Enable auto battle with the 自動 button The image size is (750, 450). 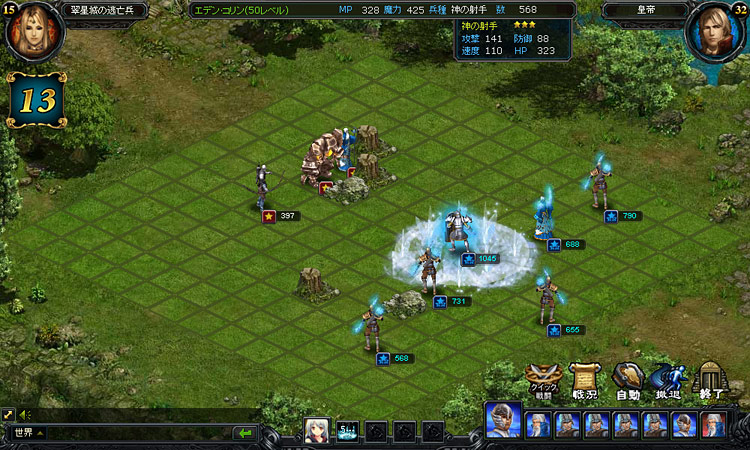627,381
